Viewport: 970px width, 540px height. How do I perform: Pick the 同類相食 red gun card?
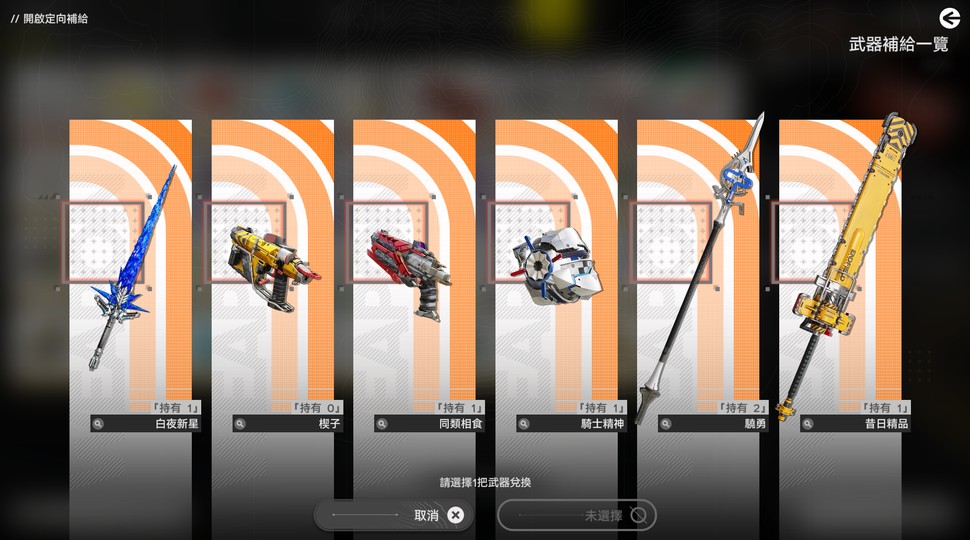click(x=414, y=270)
